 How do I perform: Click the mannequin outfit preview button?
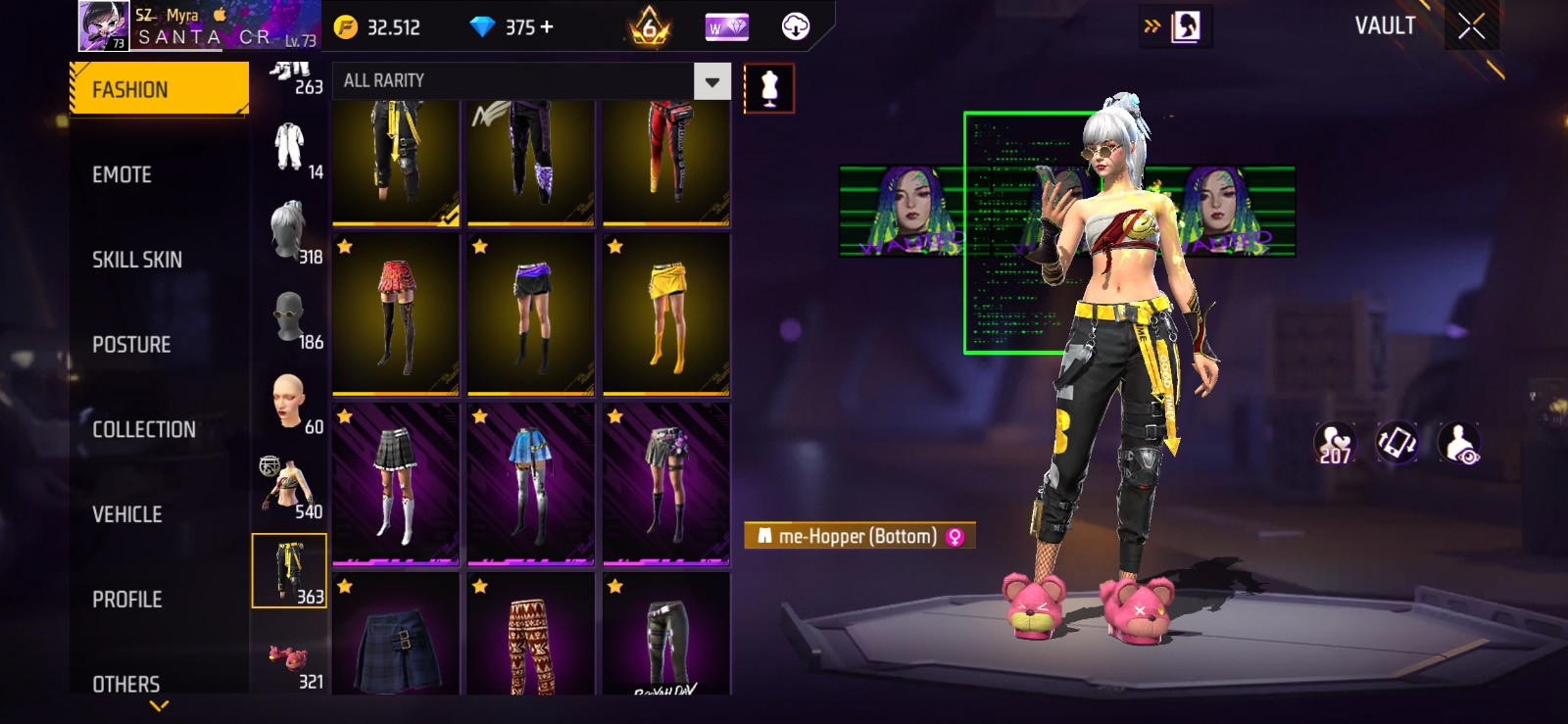(x=769, y=89)
